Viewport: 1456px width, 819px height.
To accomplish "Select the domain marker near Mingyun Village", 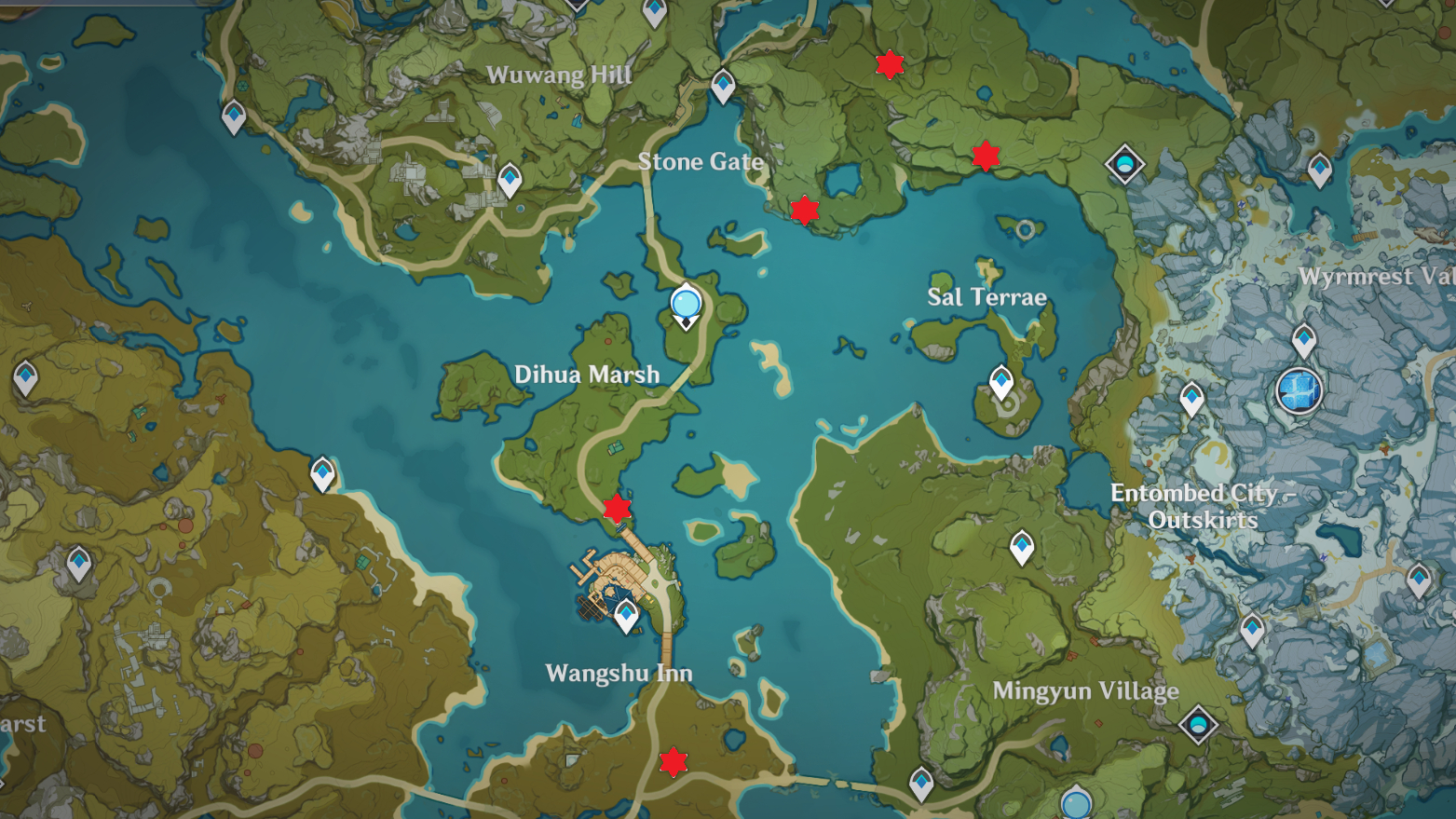I will (x=1198, y=724).
